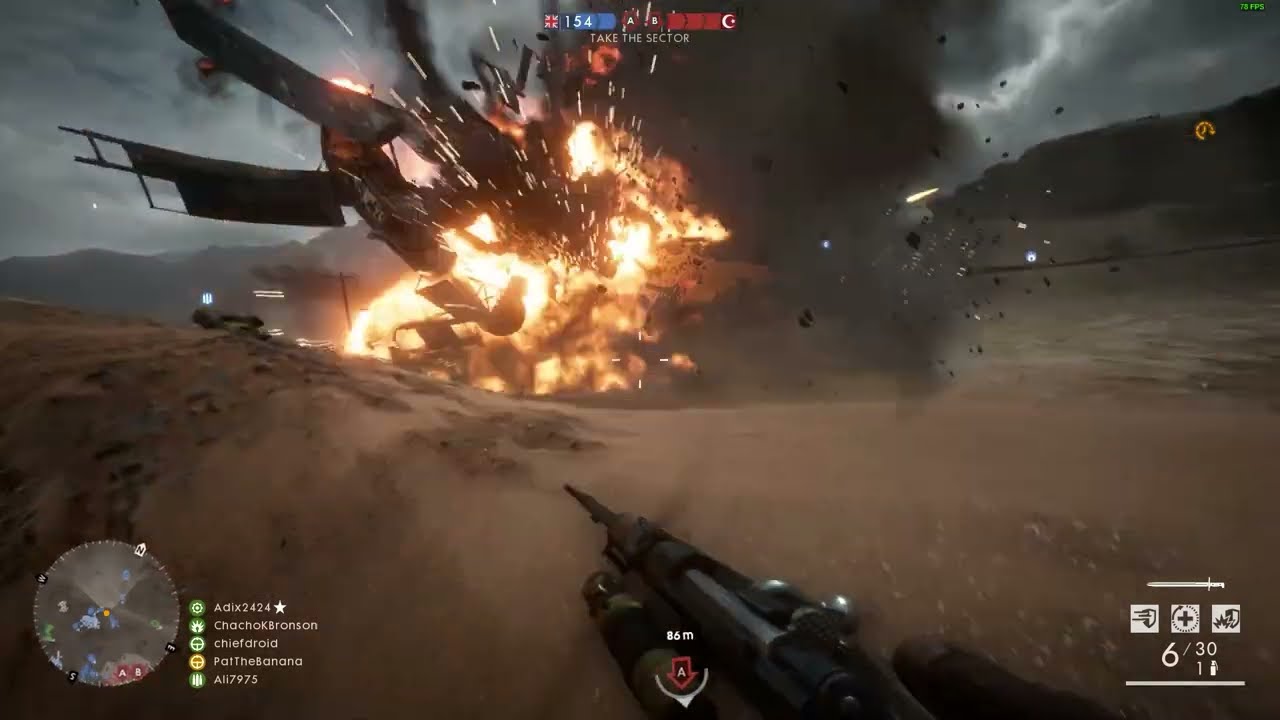Select the objective A marker showing 86m
Screen dimensions: 1280x720
tap(682, 675)
